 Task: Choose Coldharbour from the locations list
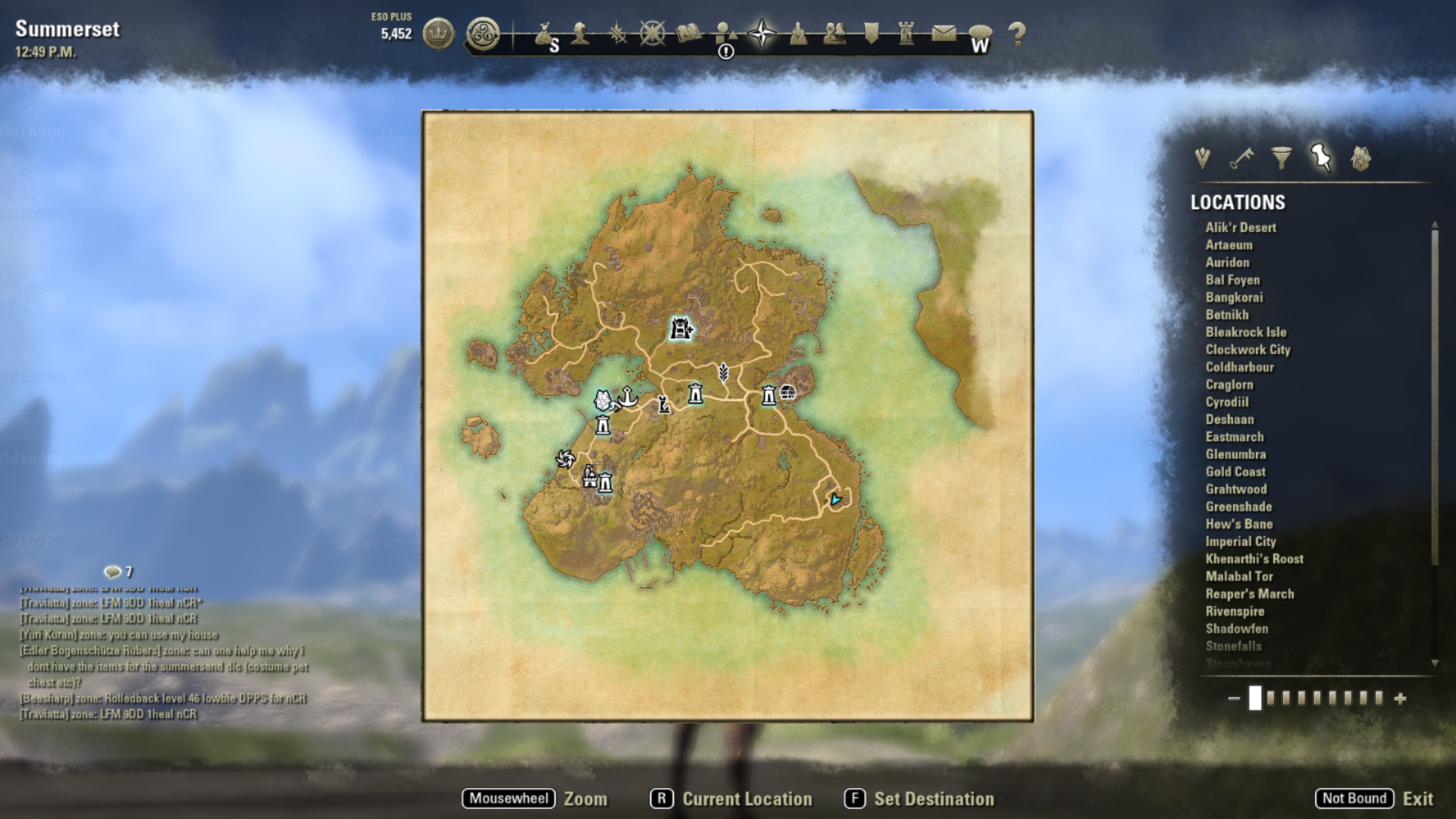coord(1239,367)
